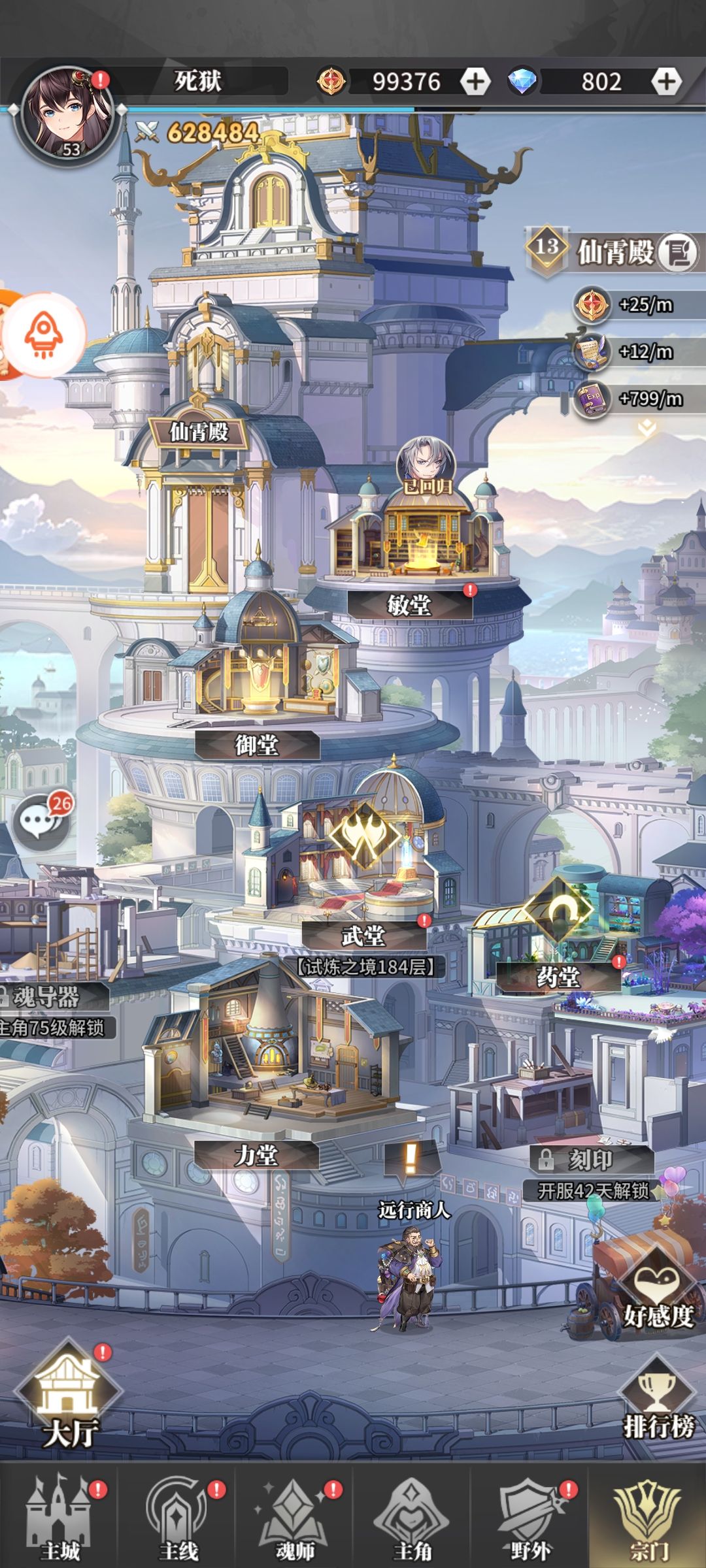The image size is (706, 1568).
Task: Visit the 药堂 medicine hall
Action: pyautogui.click(x=558, y=977)
